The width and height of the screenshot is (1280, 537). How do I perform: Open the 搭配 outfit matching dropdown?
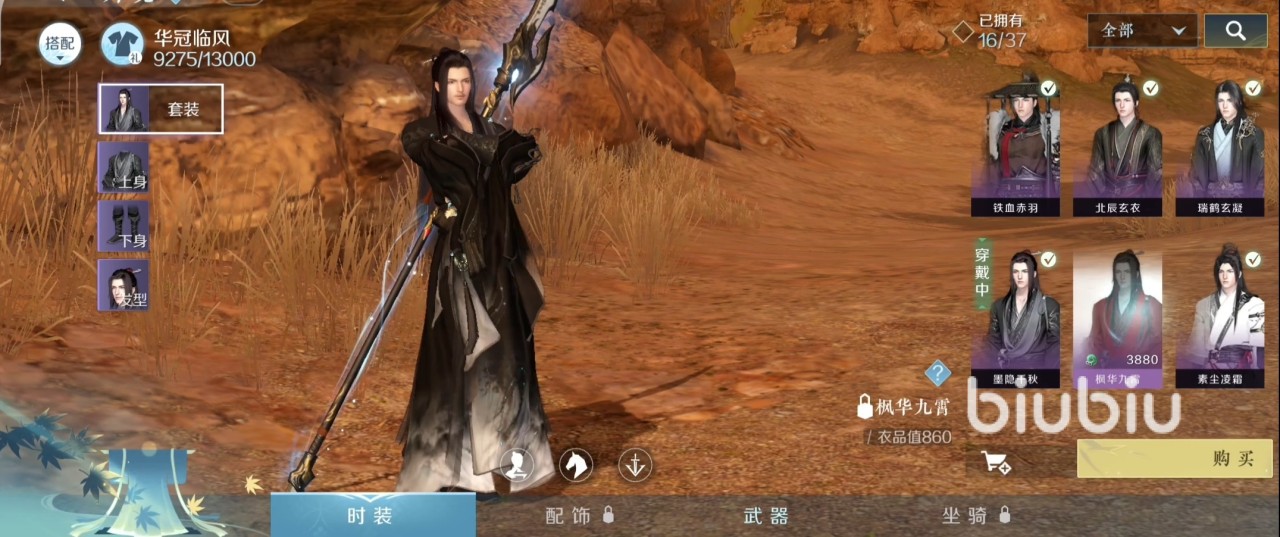60,45
